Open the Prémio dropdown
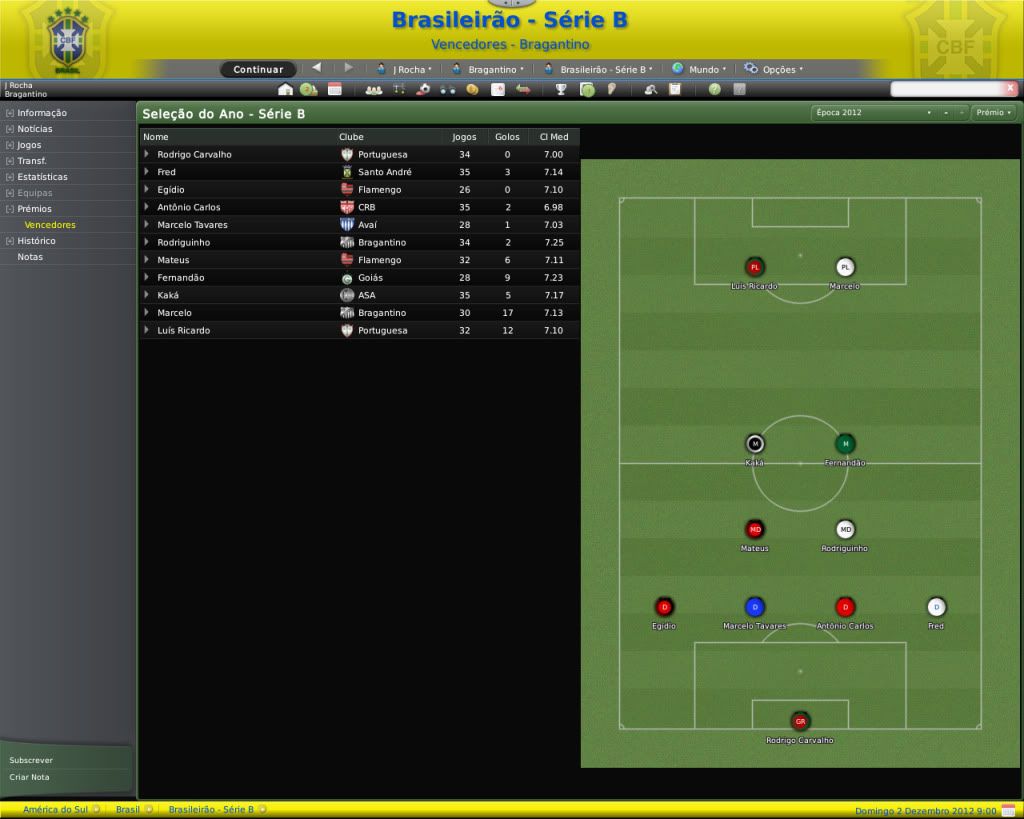 [x=993, y=113]
